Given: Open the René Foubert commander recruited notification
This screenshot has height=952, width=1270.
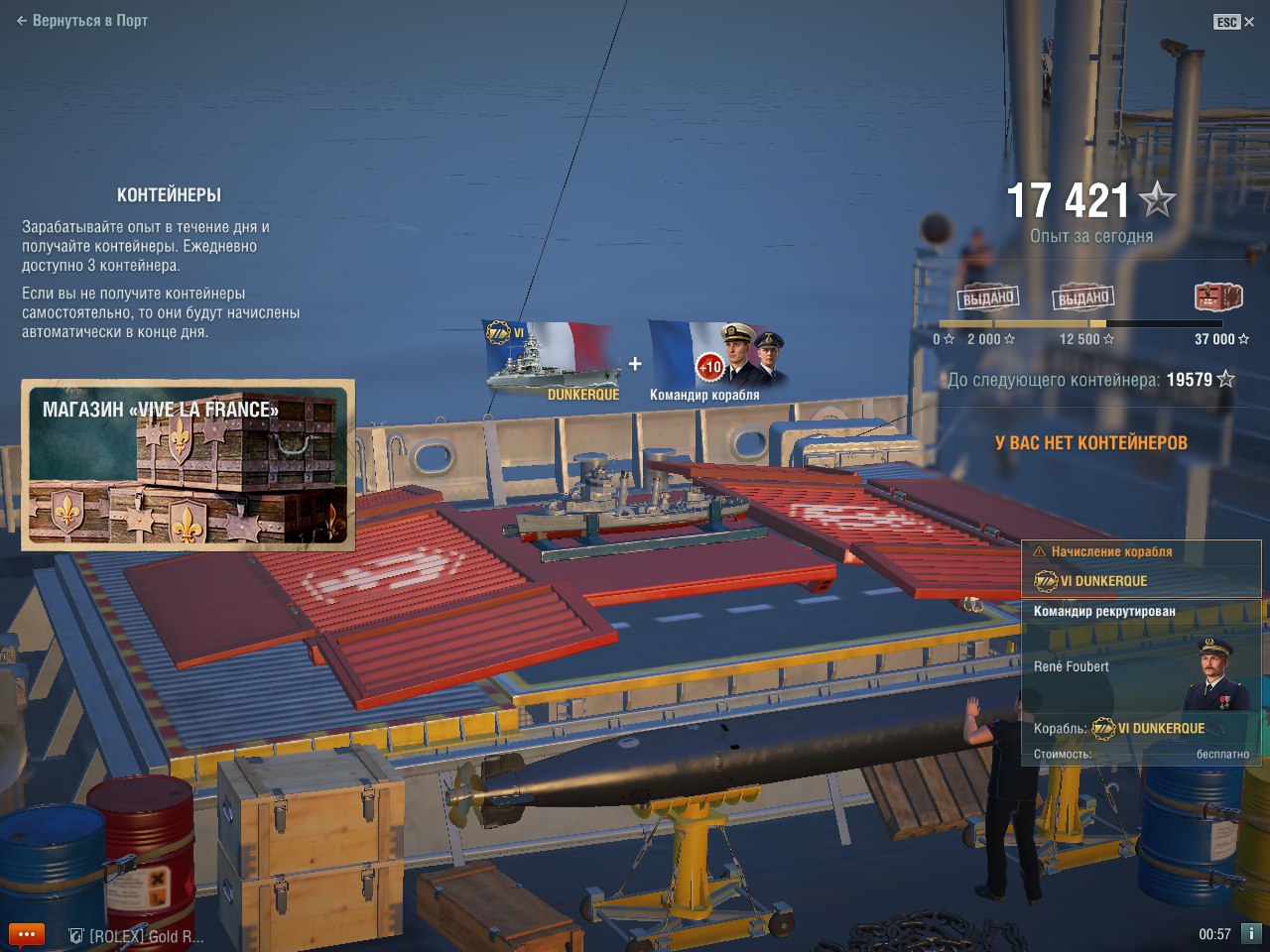Looking at the screenshot, I should 1140,681.
